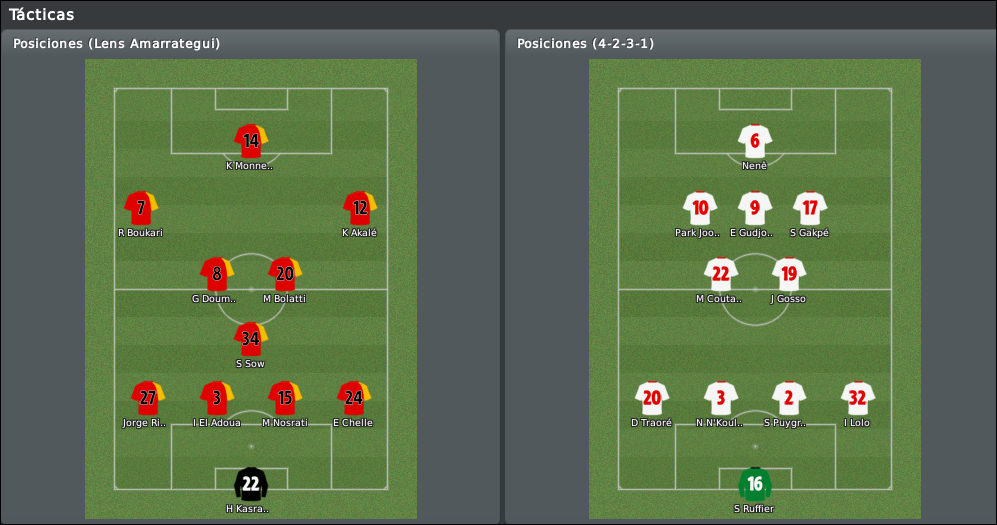Select K Akalé wearing number 12

pyautogui.click(x=359, y=208)
